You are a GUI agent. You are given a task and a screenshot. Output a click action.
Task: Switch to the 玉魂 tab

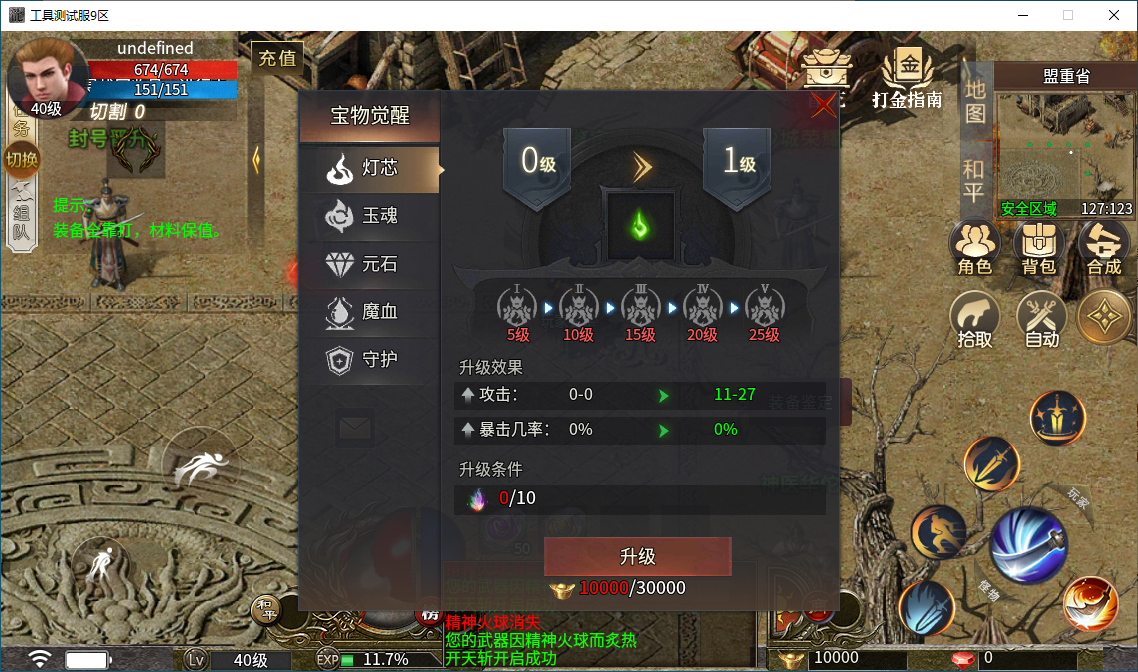(370, 216)
